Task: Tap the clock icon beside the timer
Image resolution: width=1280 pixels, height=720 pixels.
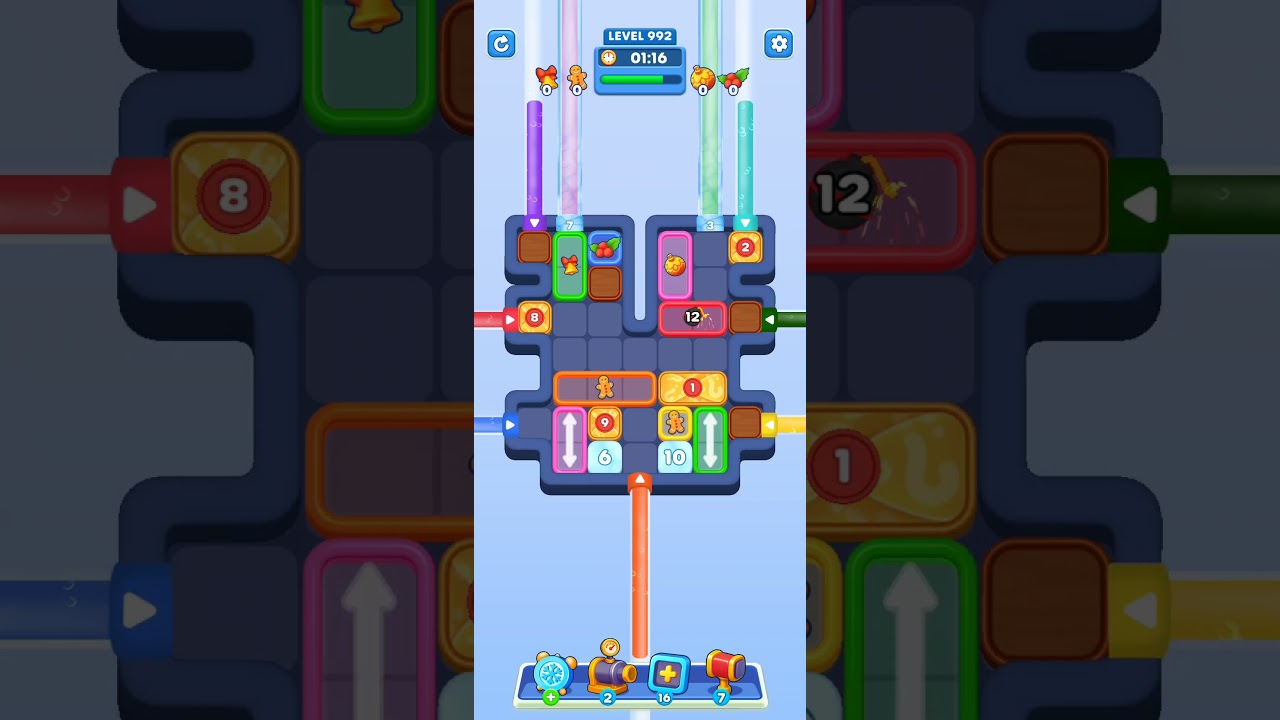Action: tap(608, 57)
